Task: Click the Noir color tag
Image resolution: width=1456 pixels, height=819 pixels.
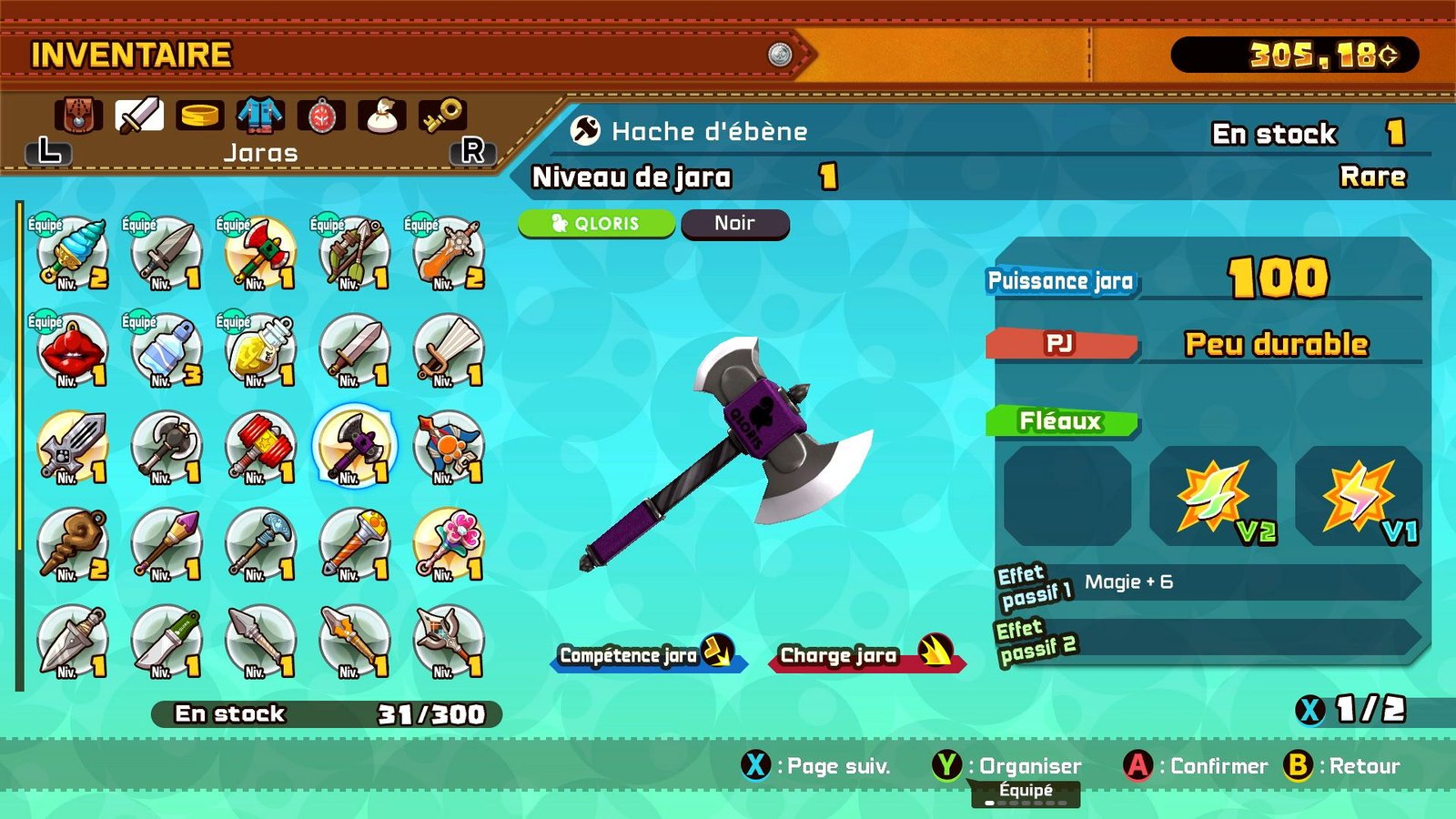Action: [735, 223]
